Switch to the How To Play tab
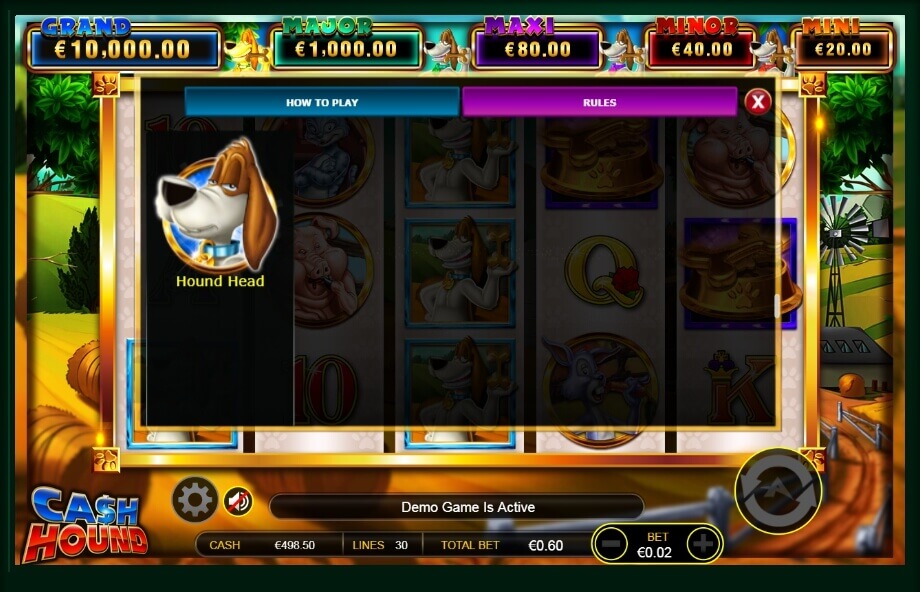The width and height of the screenshot is (920, 592). point(321,102)
